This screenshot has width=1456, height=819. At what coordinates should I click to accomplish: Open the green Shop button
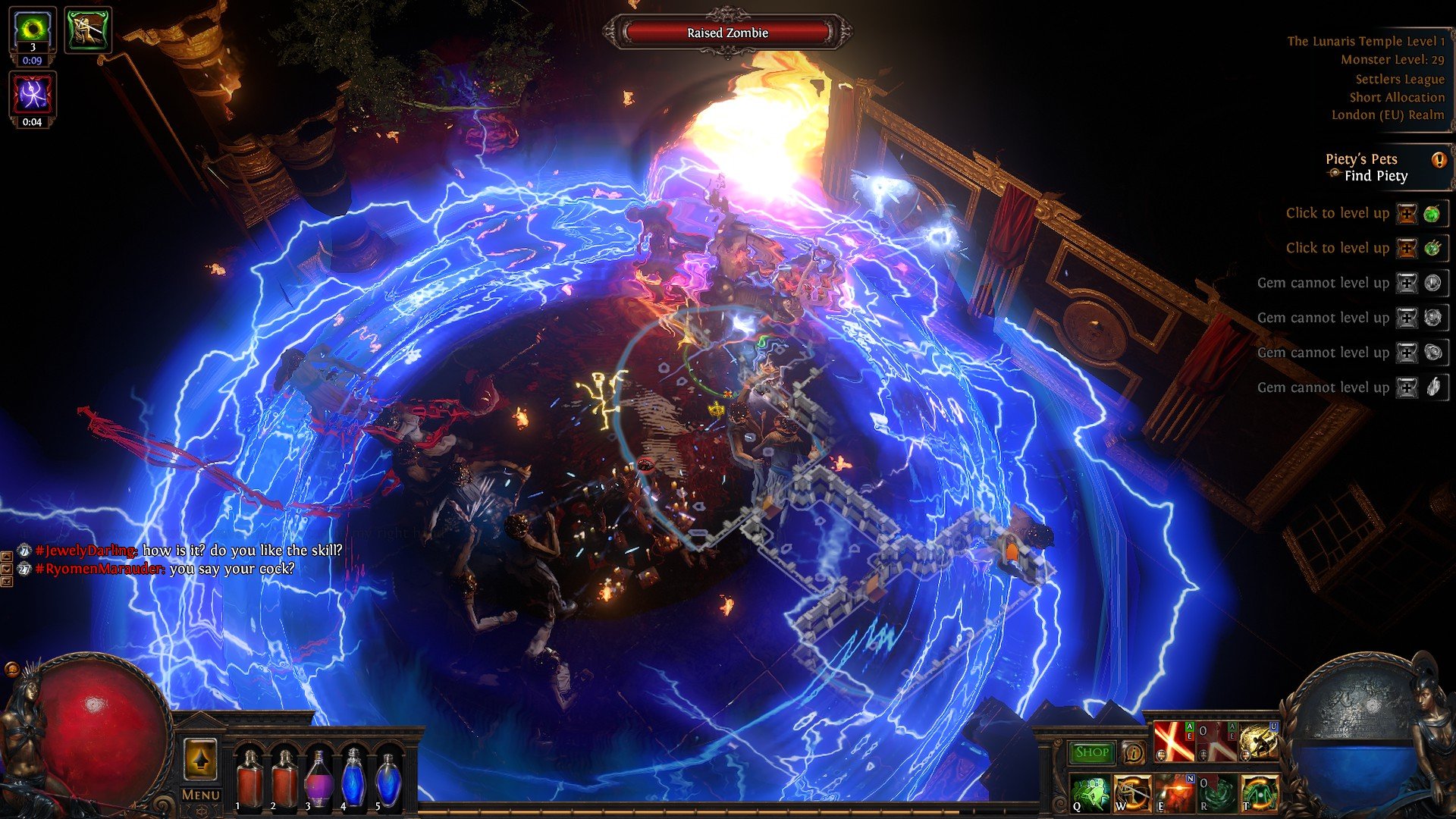(x=1092, y=752)
